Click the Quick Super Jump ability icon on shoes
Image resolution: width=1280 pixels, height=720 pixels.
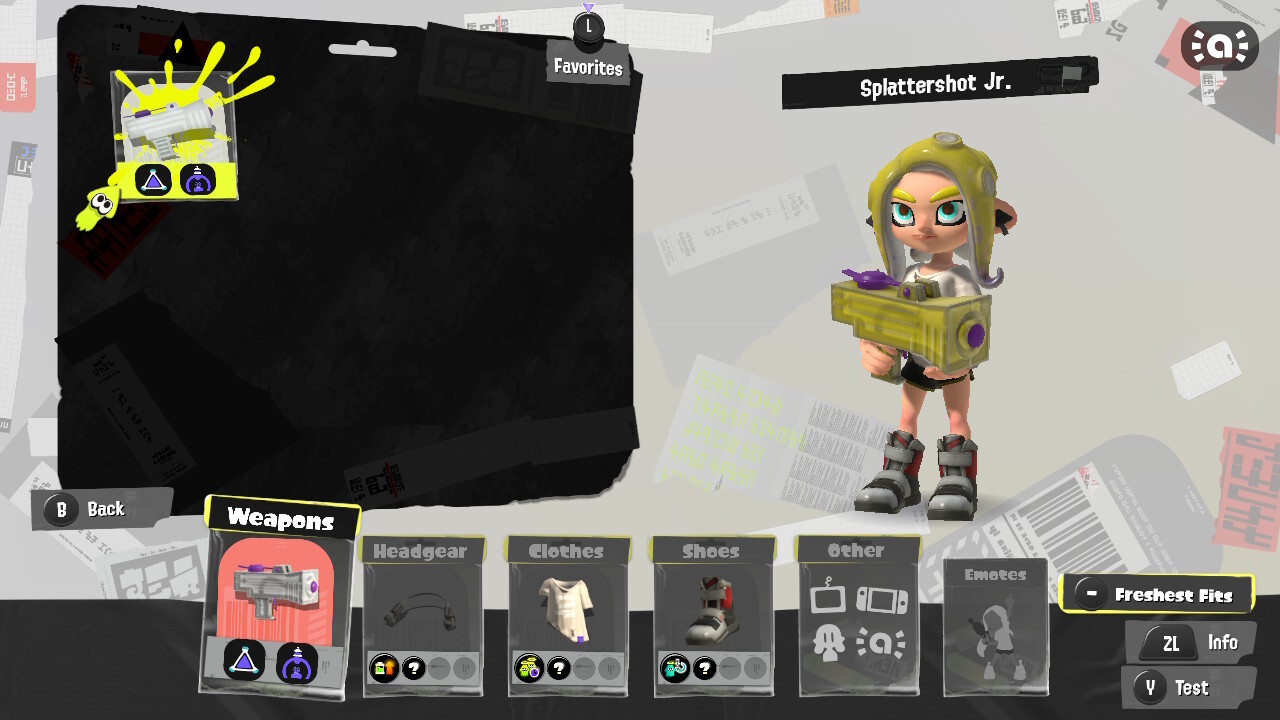[x=675, y=668]
